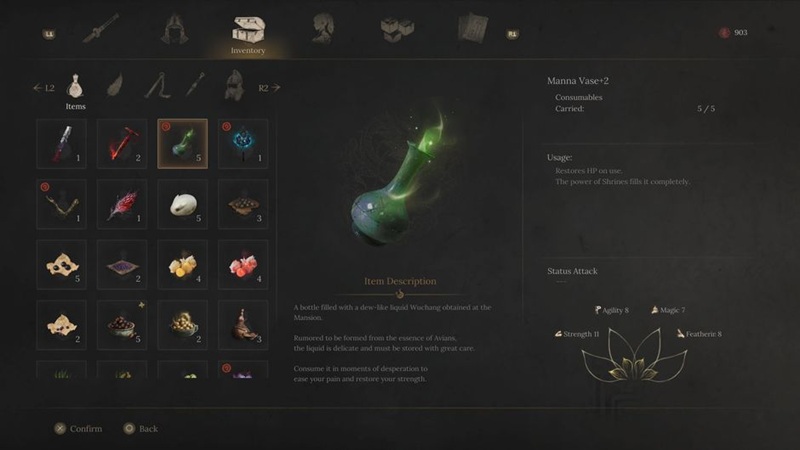Open the document pages tab
800x450 pixels.
(471, 30)
